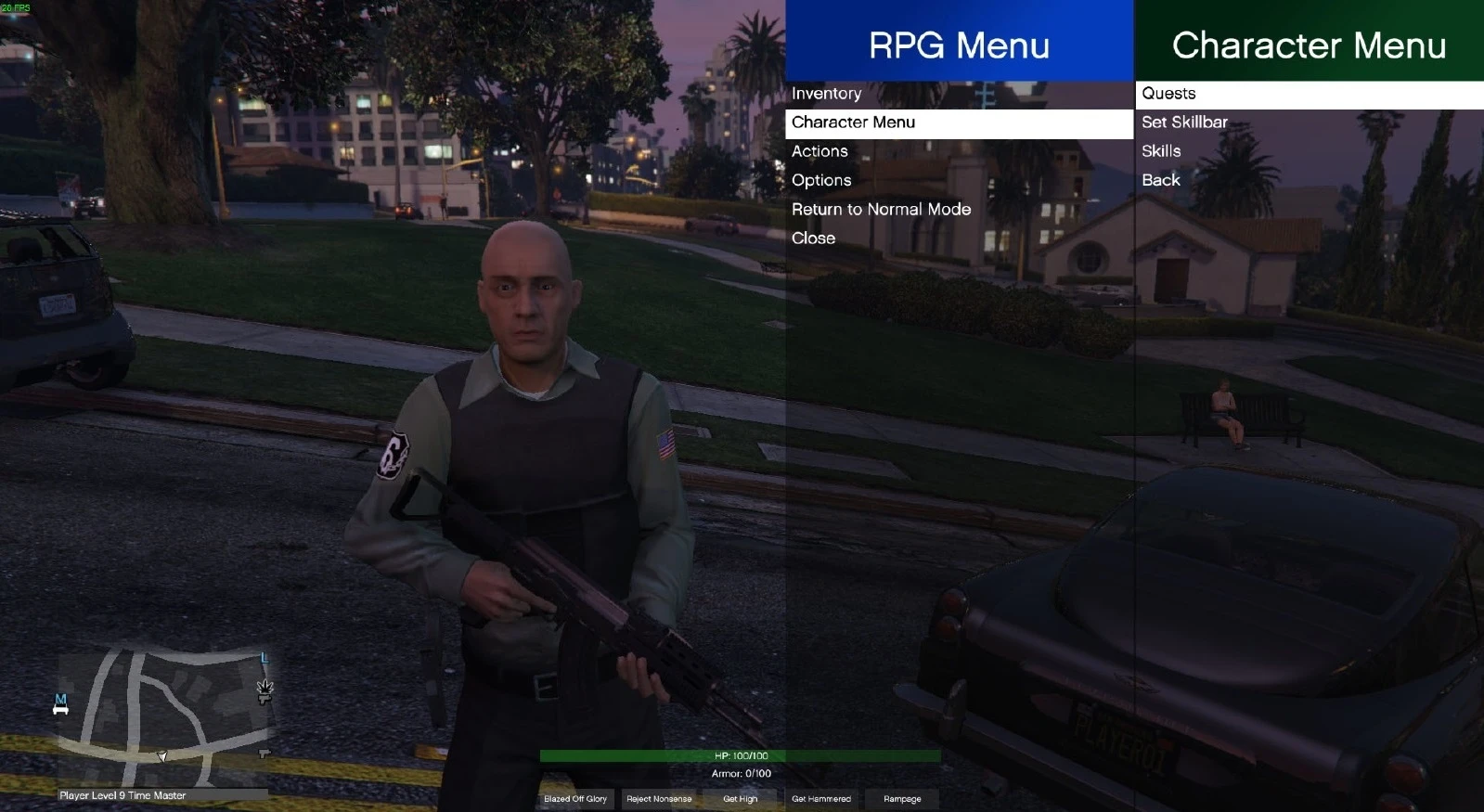The image size is (1484, 812).
Task: Open Inventory from the RPG Menu
Action: pos(826,93)
